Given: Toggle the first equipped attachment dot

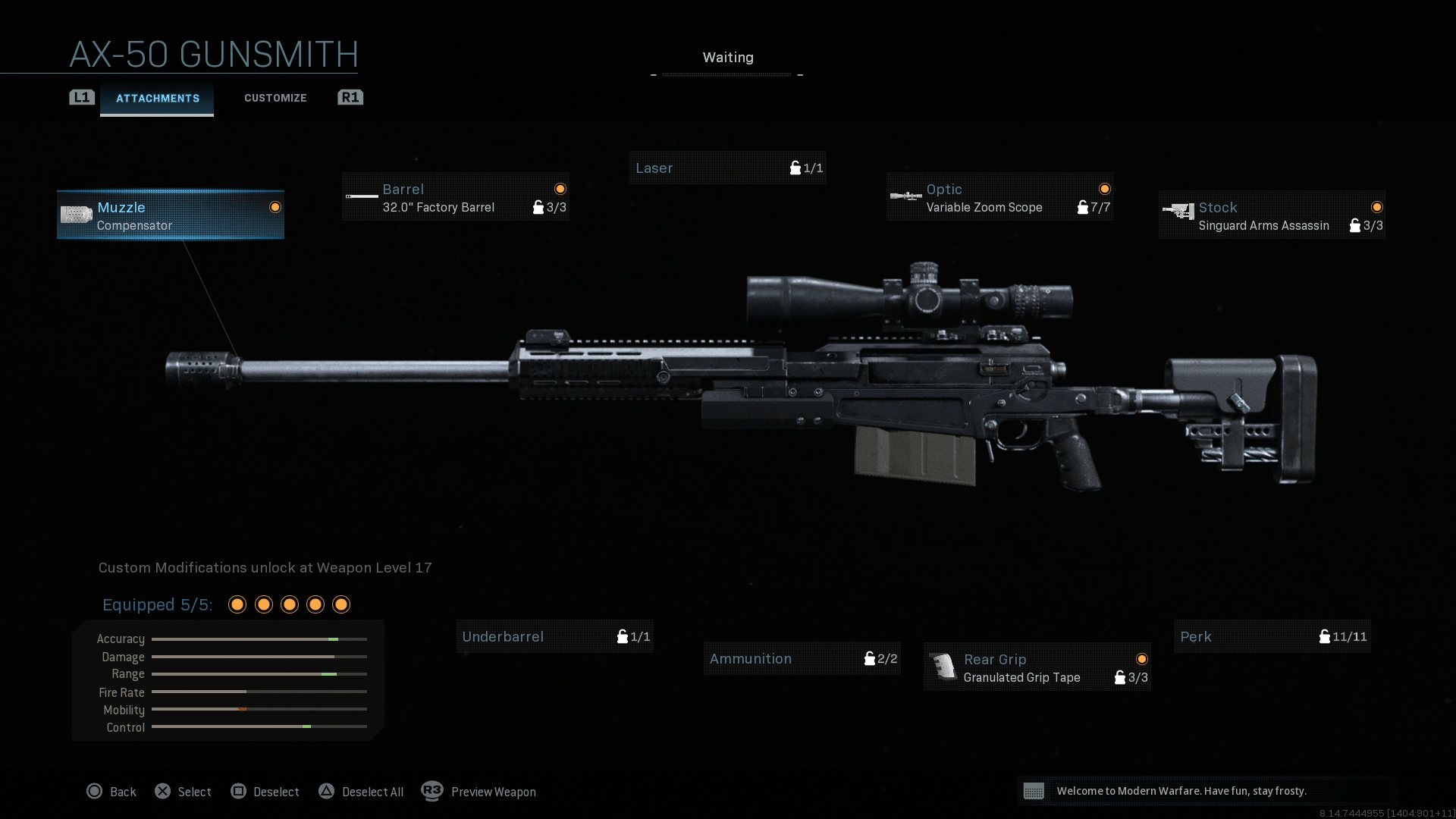Looking at the screenshot, I should (x=237, y=604).
